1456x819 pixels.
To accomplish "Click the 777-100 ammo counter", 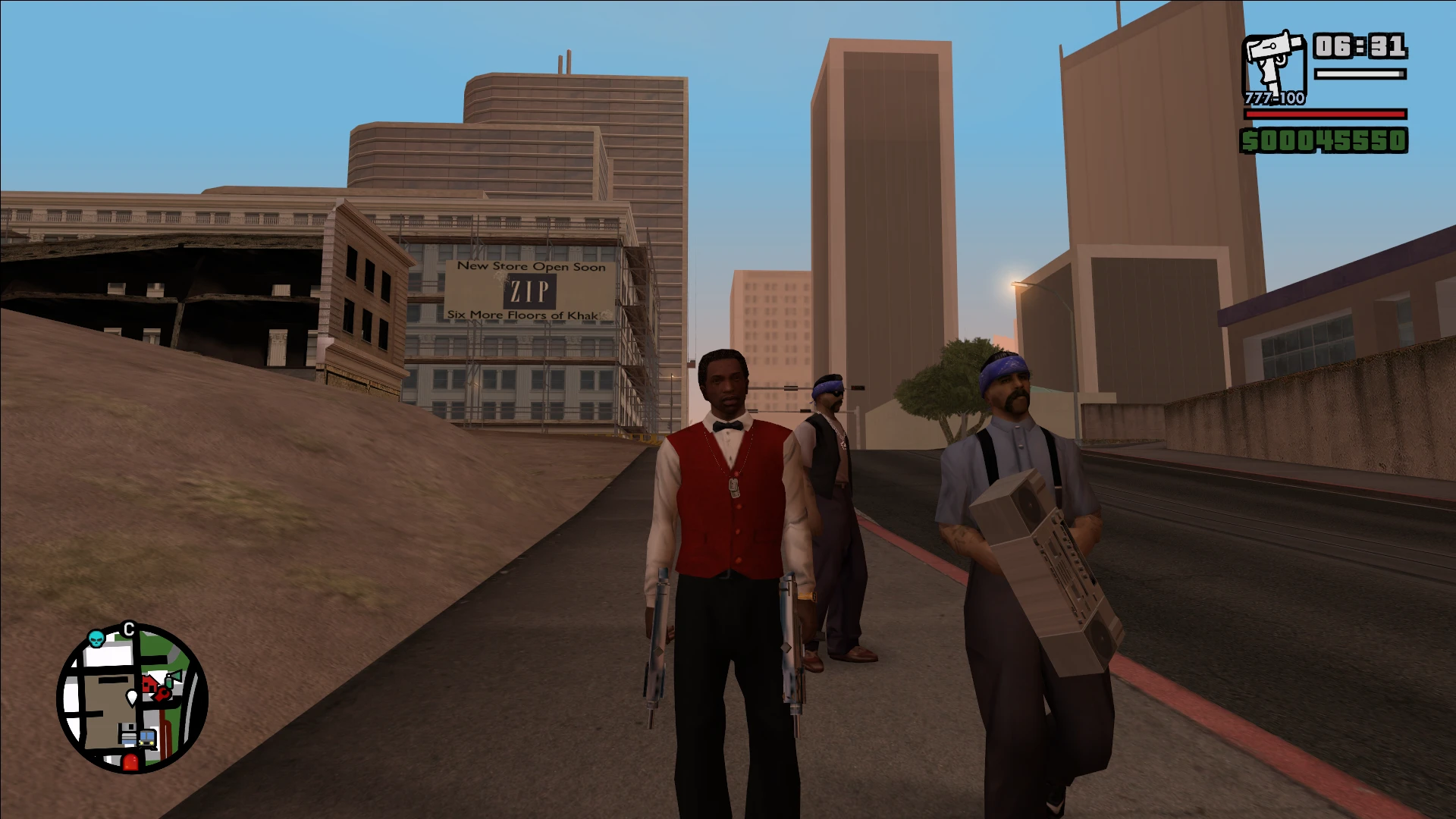I will (x=1274, y=99).
